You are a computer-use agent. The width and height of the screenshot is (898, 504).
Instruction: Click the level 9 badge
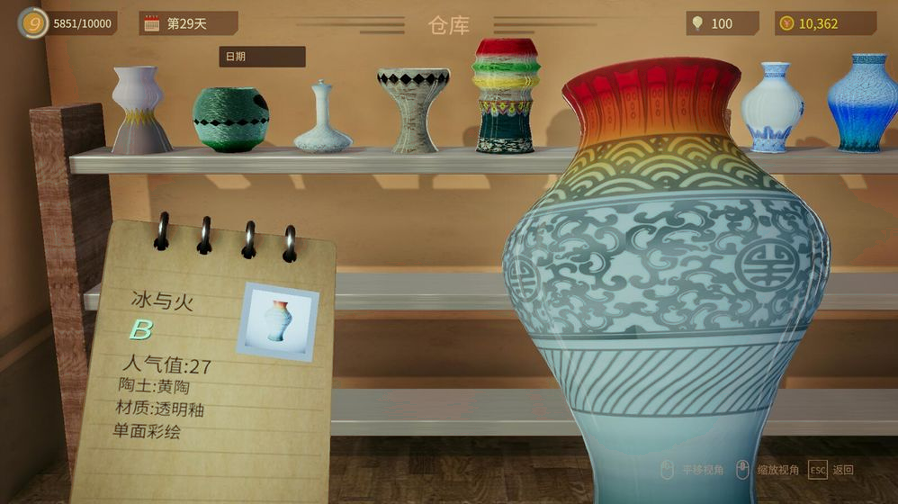pyautogui.click(x=32, y=23)
